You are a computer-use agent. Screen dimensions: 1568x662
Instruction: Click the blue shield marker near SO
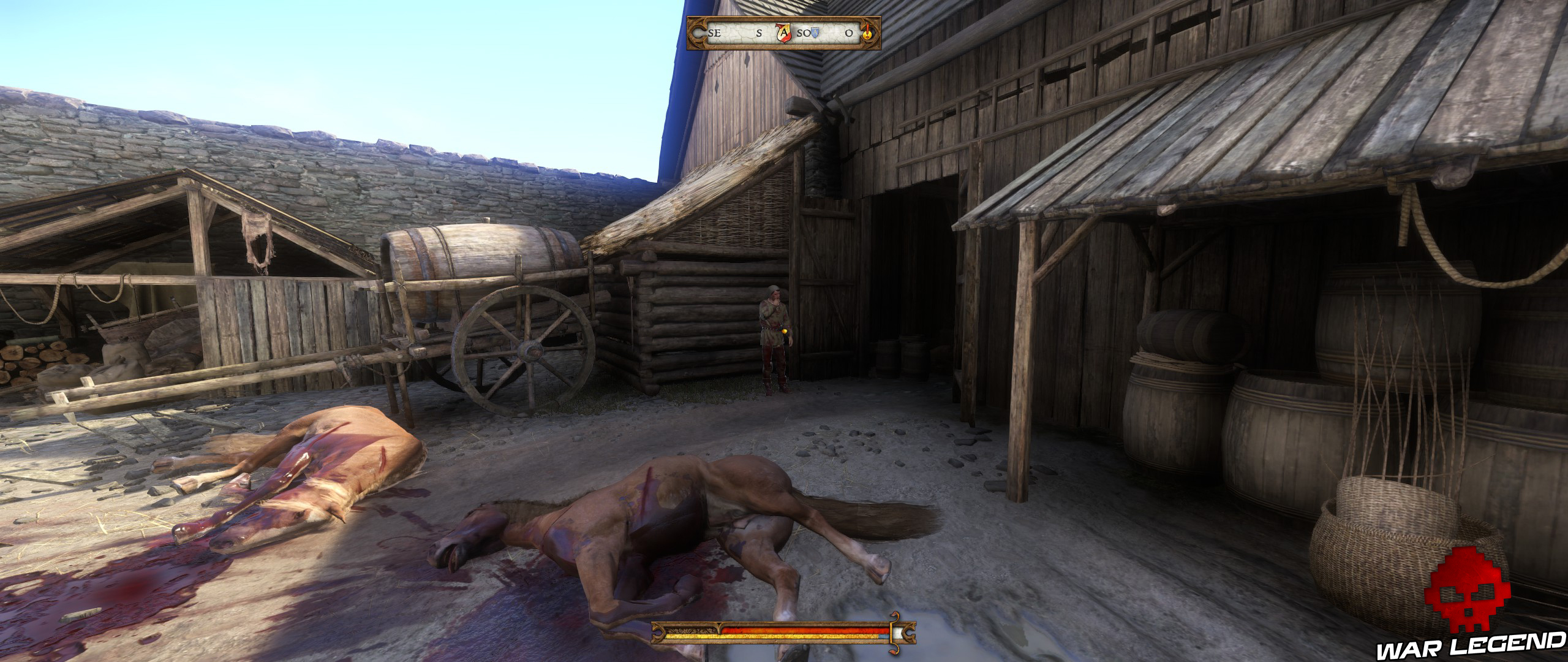(815, 32)
